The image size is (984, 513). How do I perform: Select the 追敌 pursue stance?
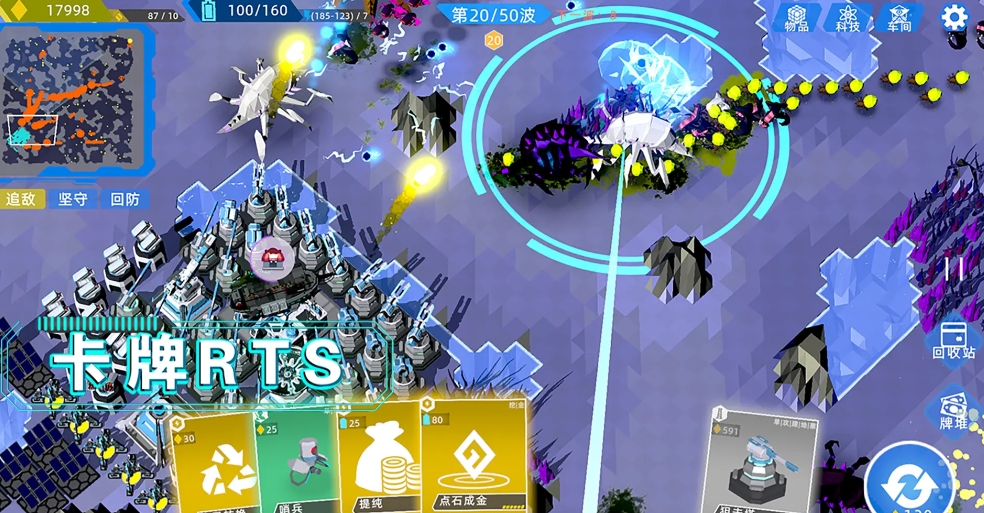pyautogui.click(x=21, y=199)
